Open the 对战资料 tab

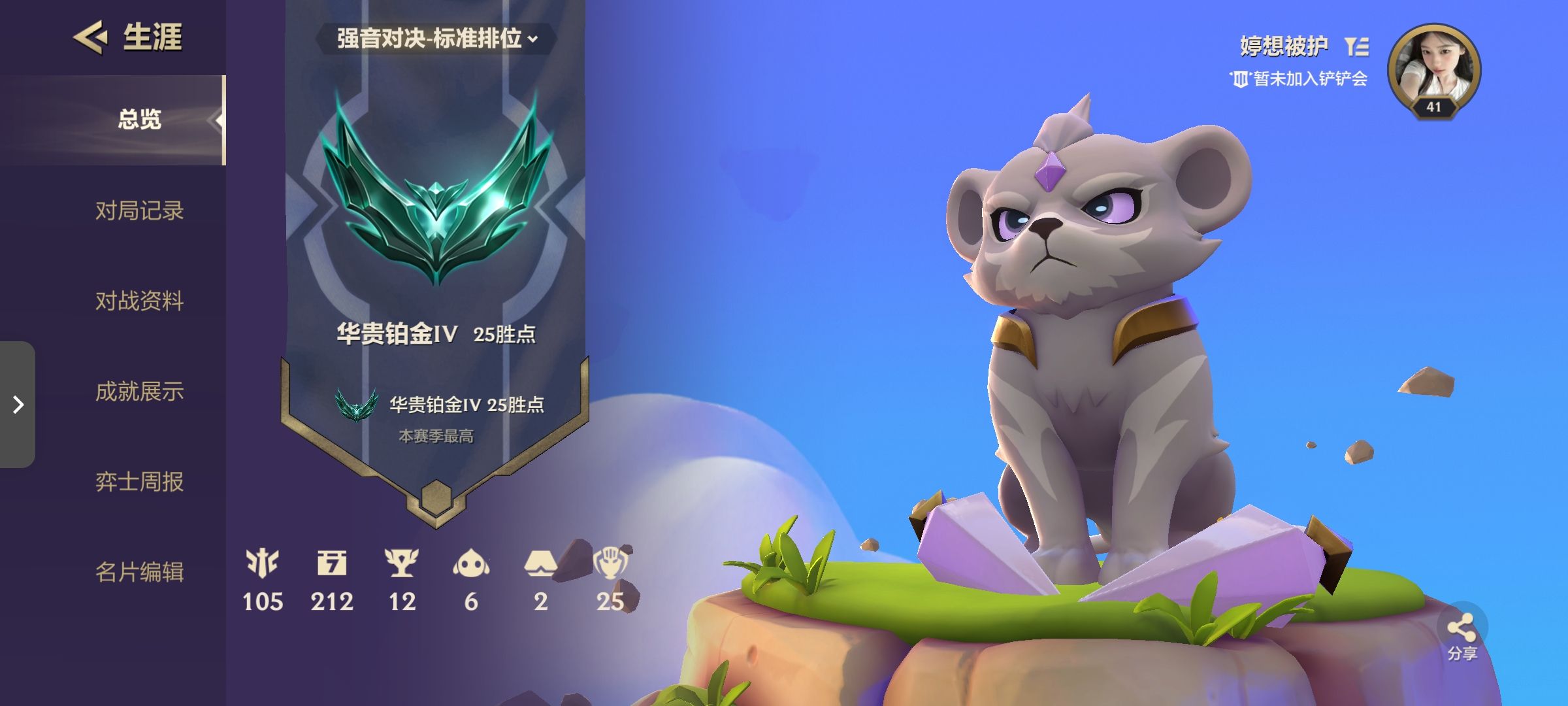pyautogui.click(x=141, y=301)
